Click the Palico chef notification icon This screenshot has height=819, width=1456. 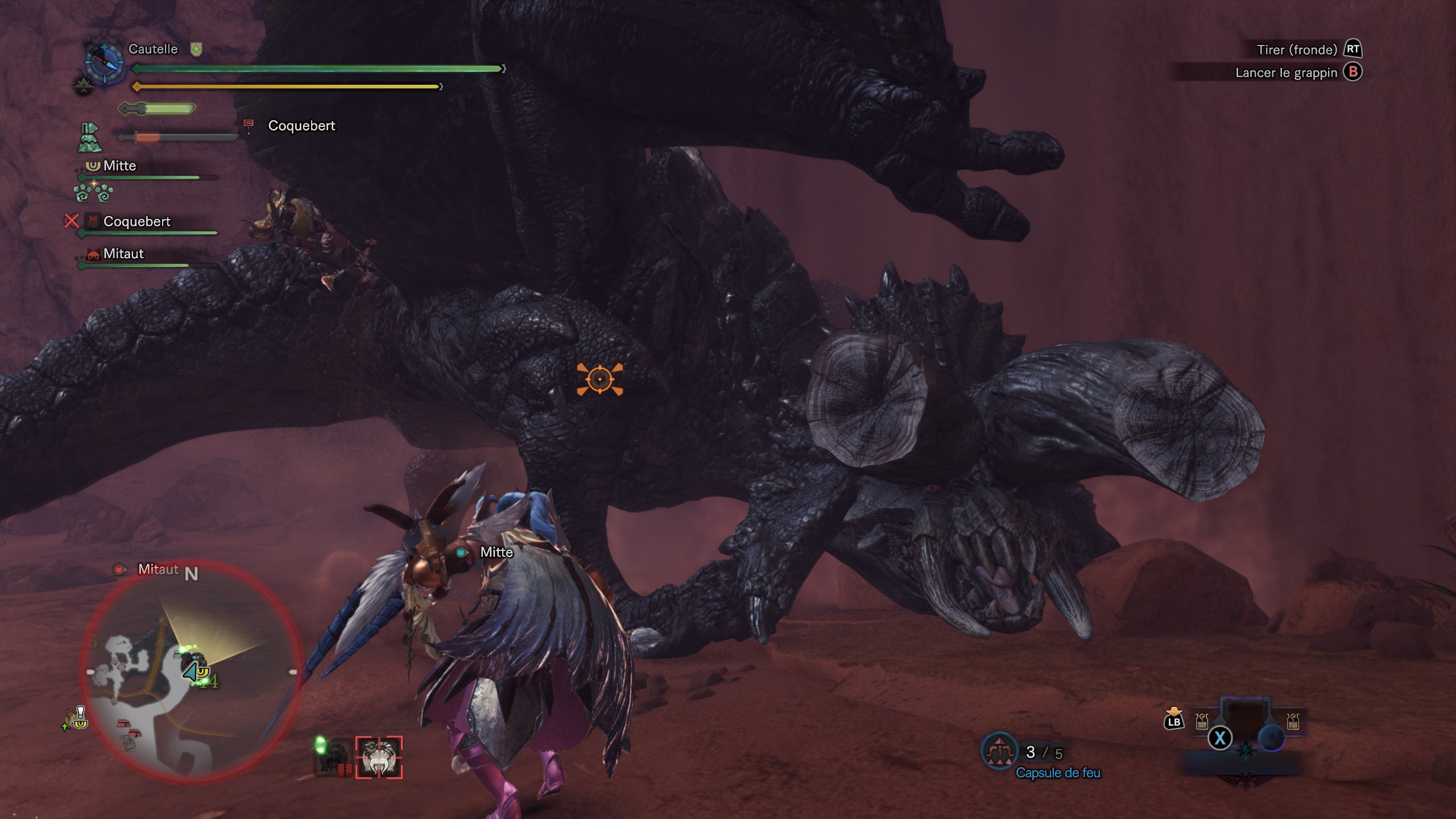coord(77,719)
